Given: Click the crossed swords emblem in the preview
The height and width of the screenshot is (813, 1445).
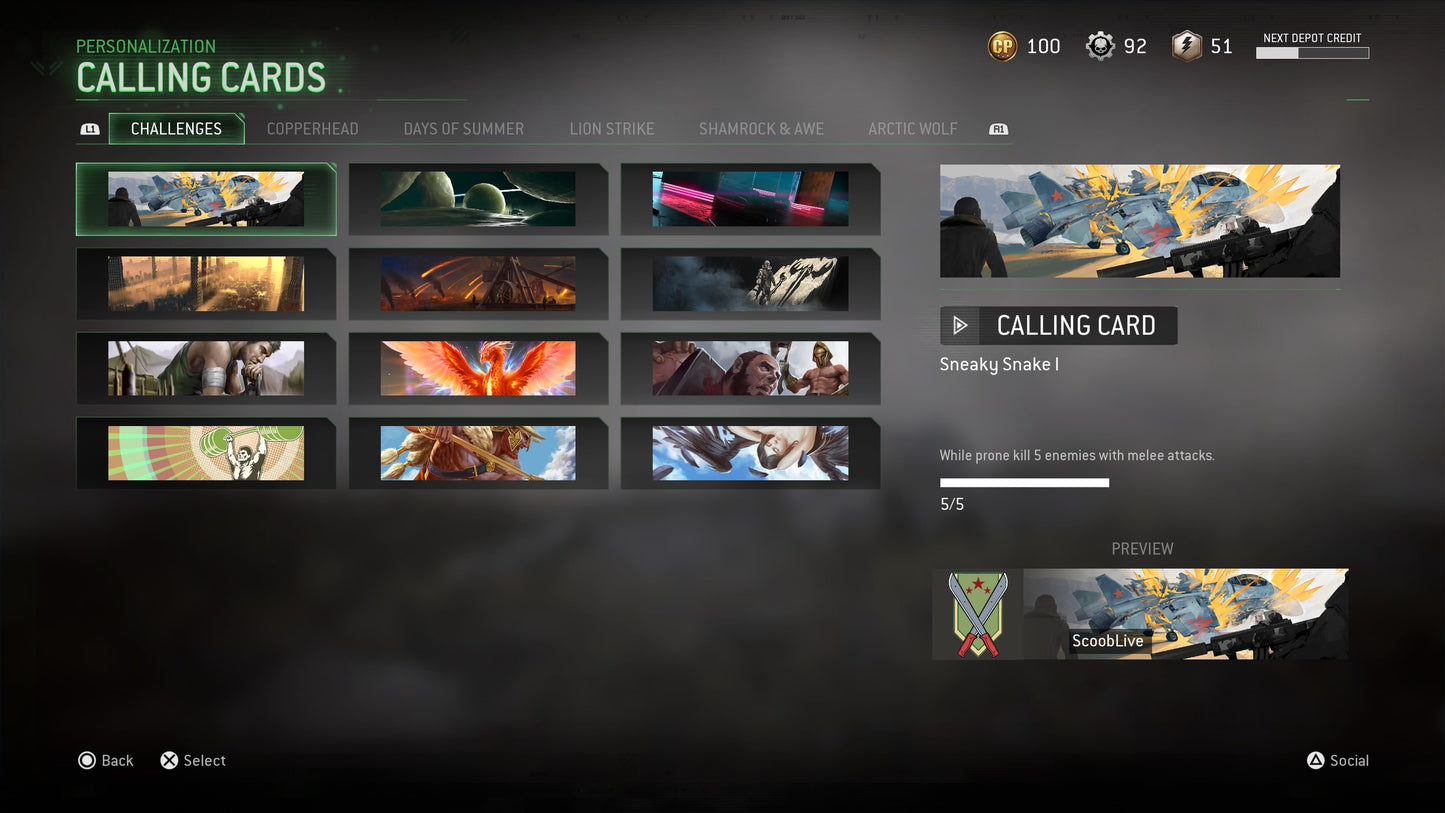Looking at the screenshot, I should tap(976, 614).
